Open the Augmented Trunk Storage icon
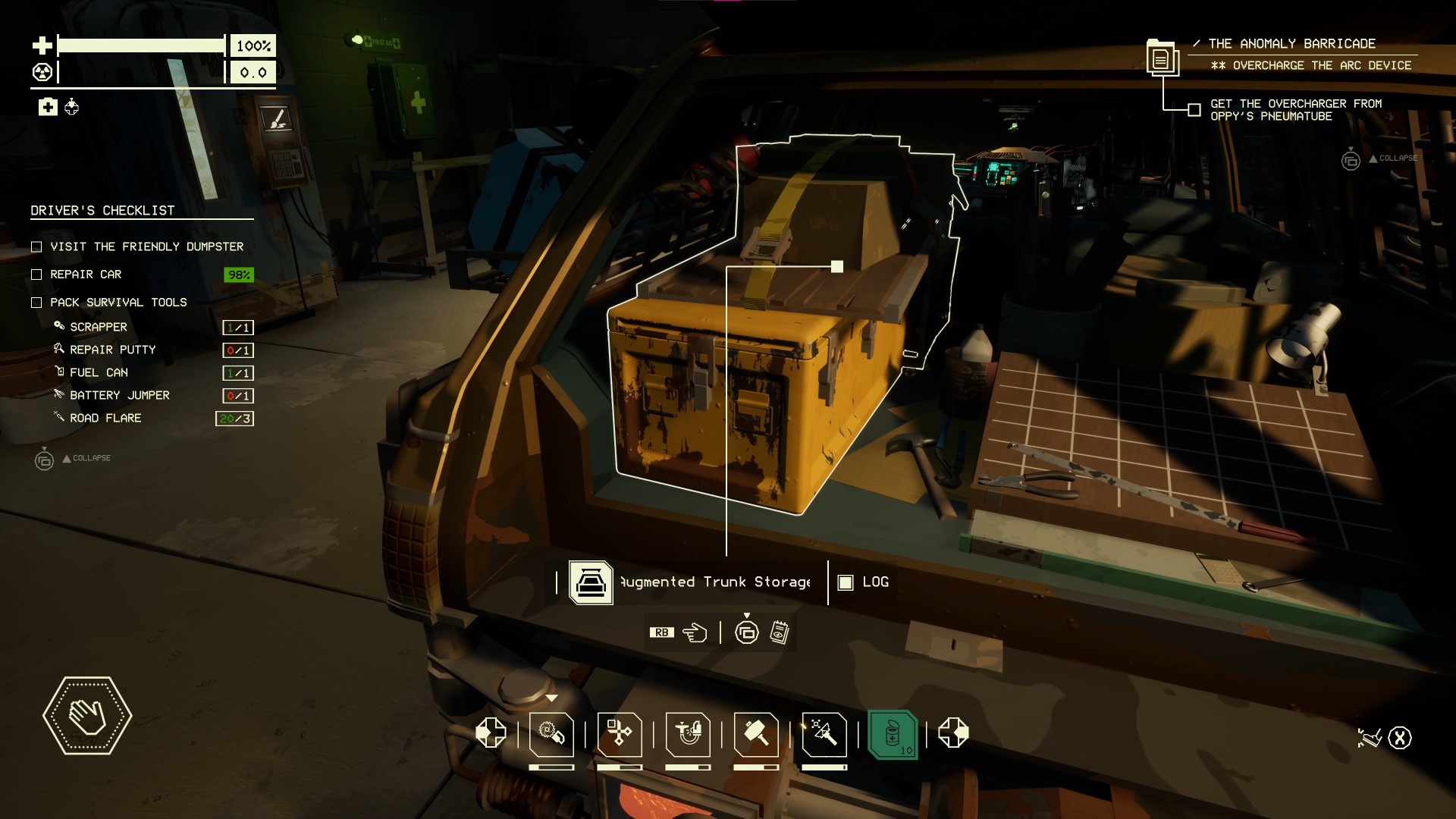Screen dimensions: 1456x819 591,582
